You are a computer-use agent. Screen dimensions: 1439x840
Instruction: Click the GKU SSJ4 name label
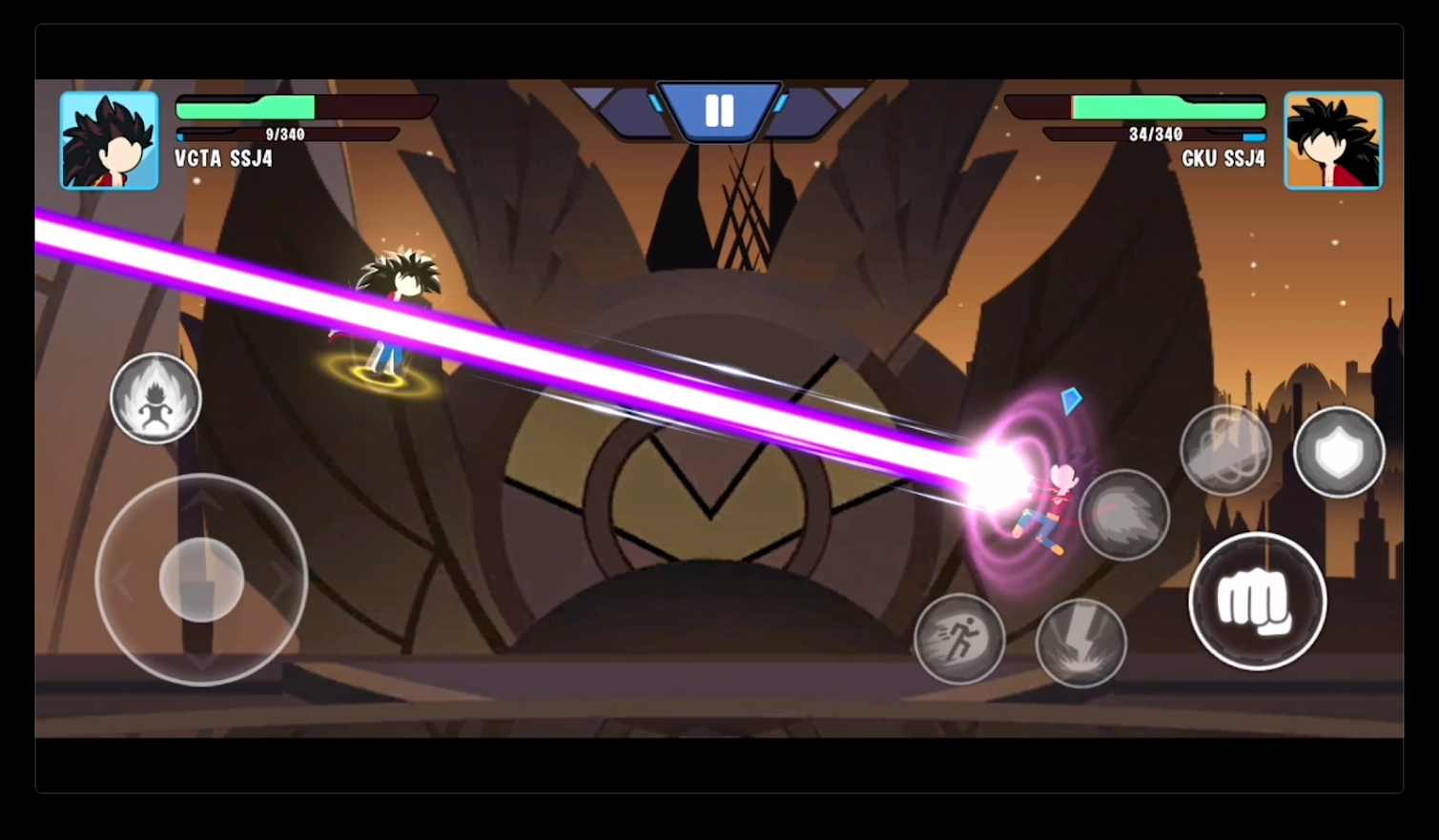1223,158
